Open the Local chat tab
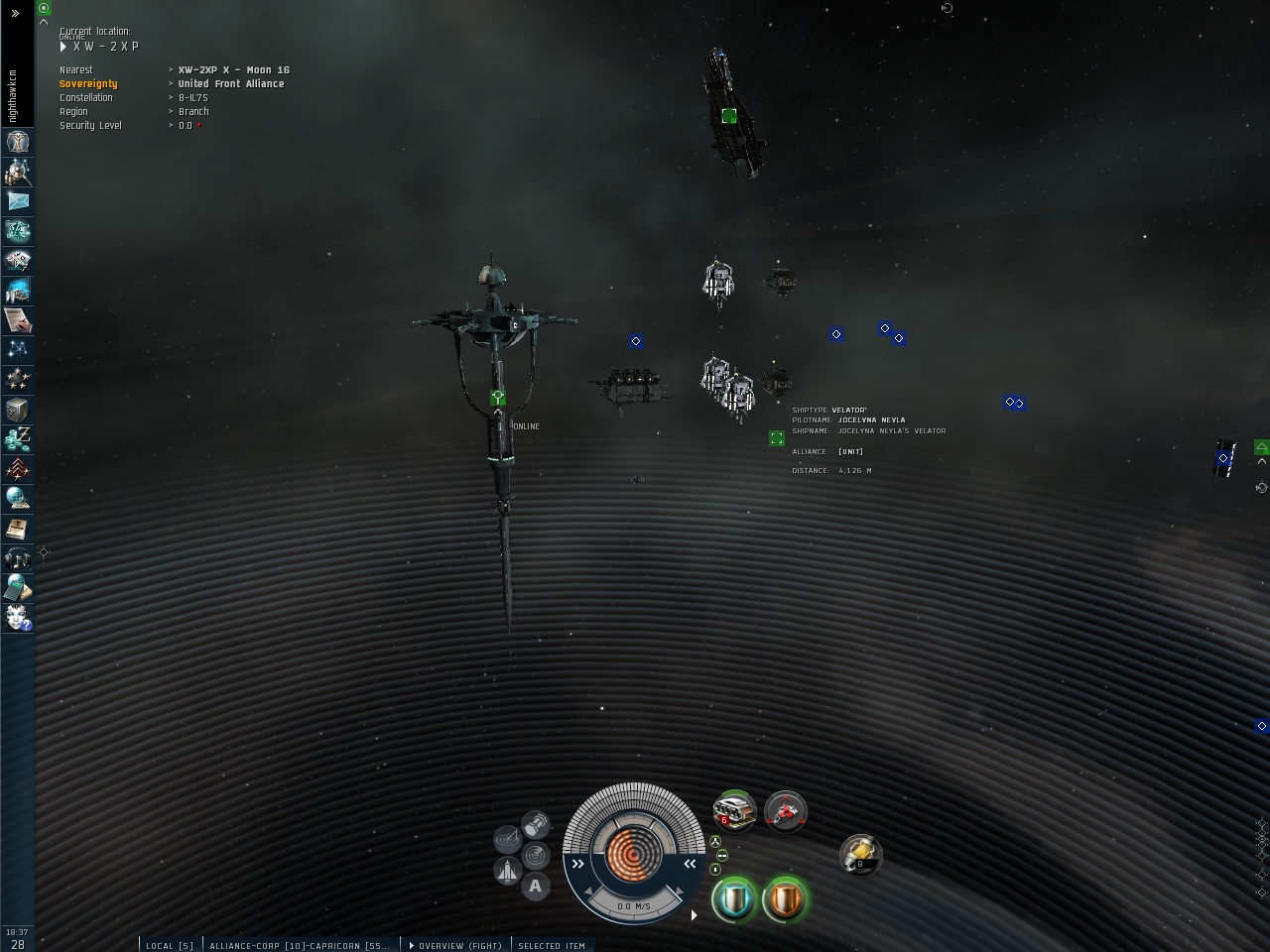 point(169,945)
